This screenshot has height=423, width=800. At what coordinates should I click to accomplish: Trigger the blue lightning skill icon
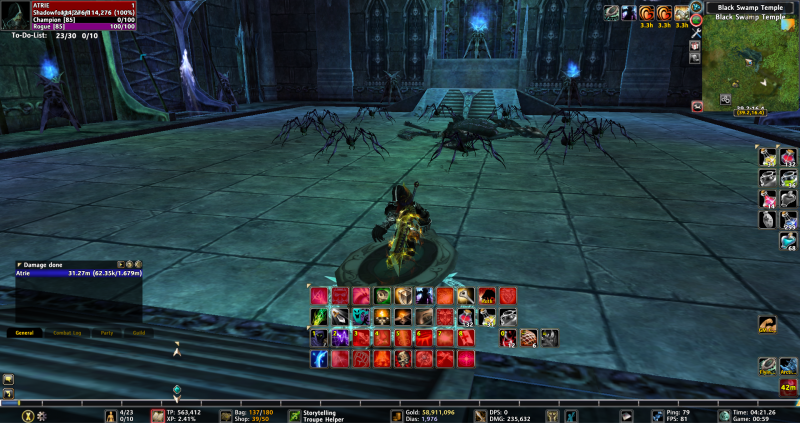click(319, 359)
